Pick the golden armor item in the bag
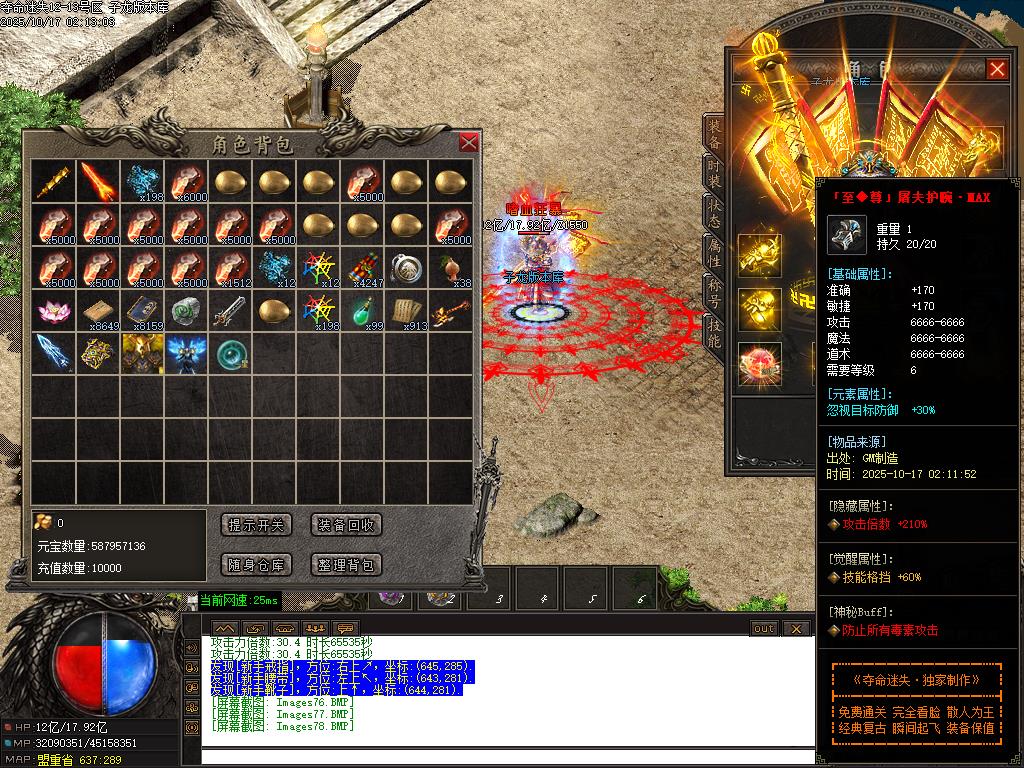This screenshot has height=768, width=1024. [x=141, y=354]
